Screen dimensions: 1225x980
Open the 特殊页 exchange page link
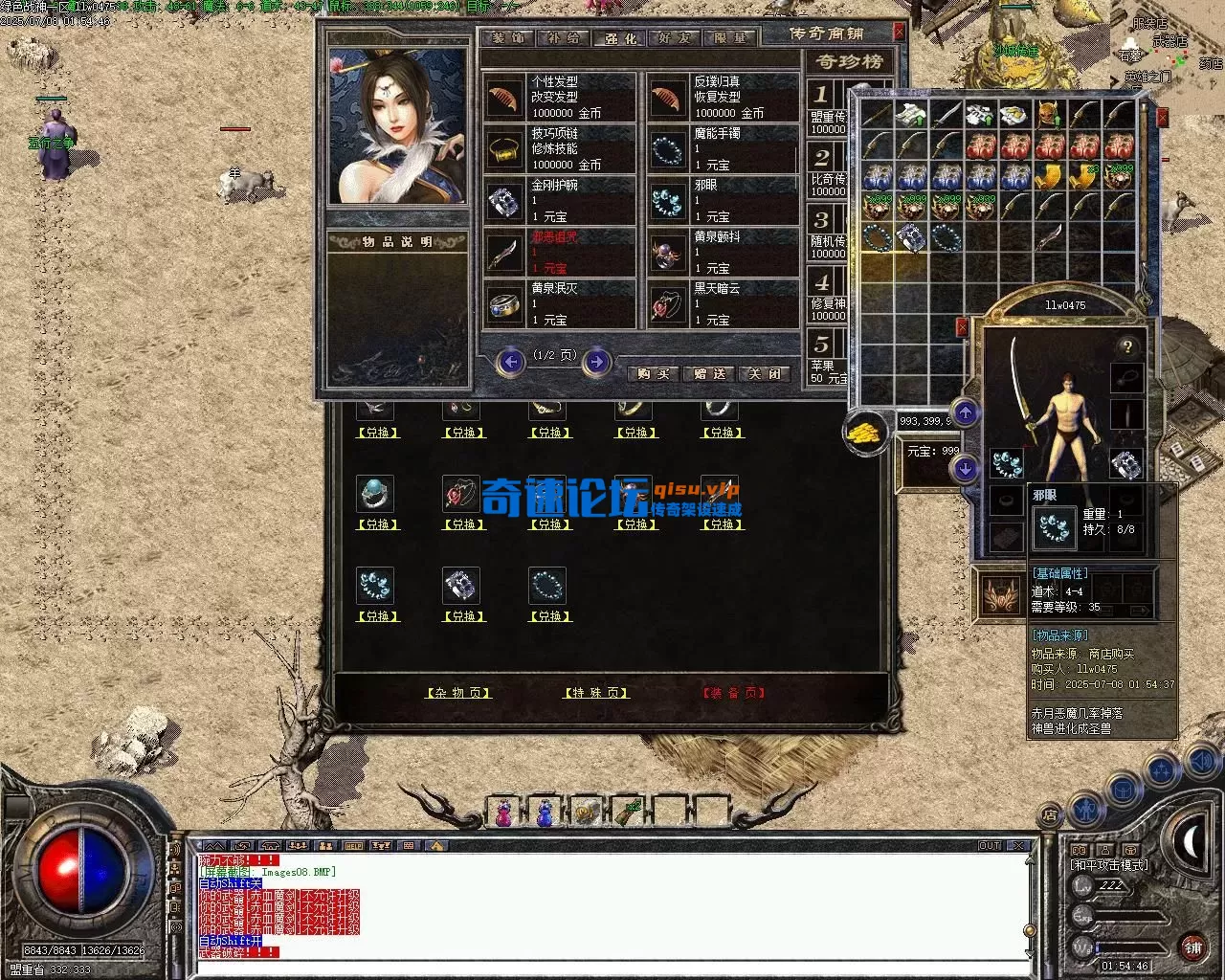[x=595, y=693]
